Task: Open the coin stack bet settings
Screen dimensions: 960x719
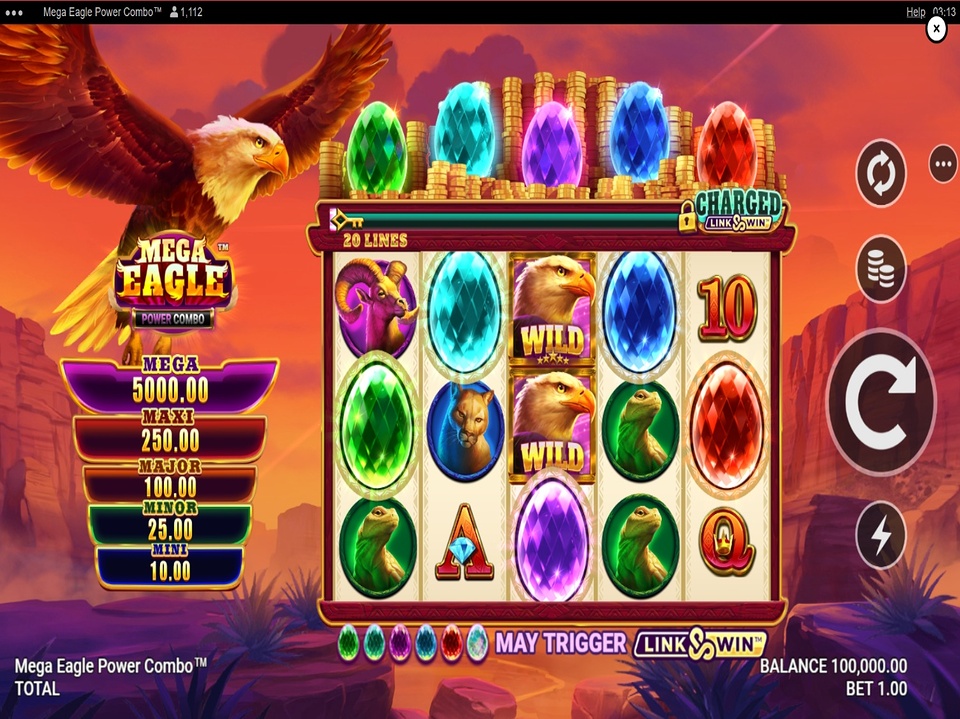Action: point(881,269)
